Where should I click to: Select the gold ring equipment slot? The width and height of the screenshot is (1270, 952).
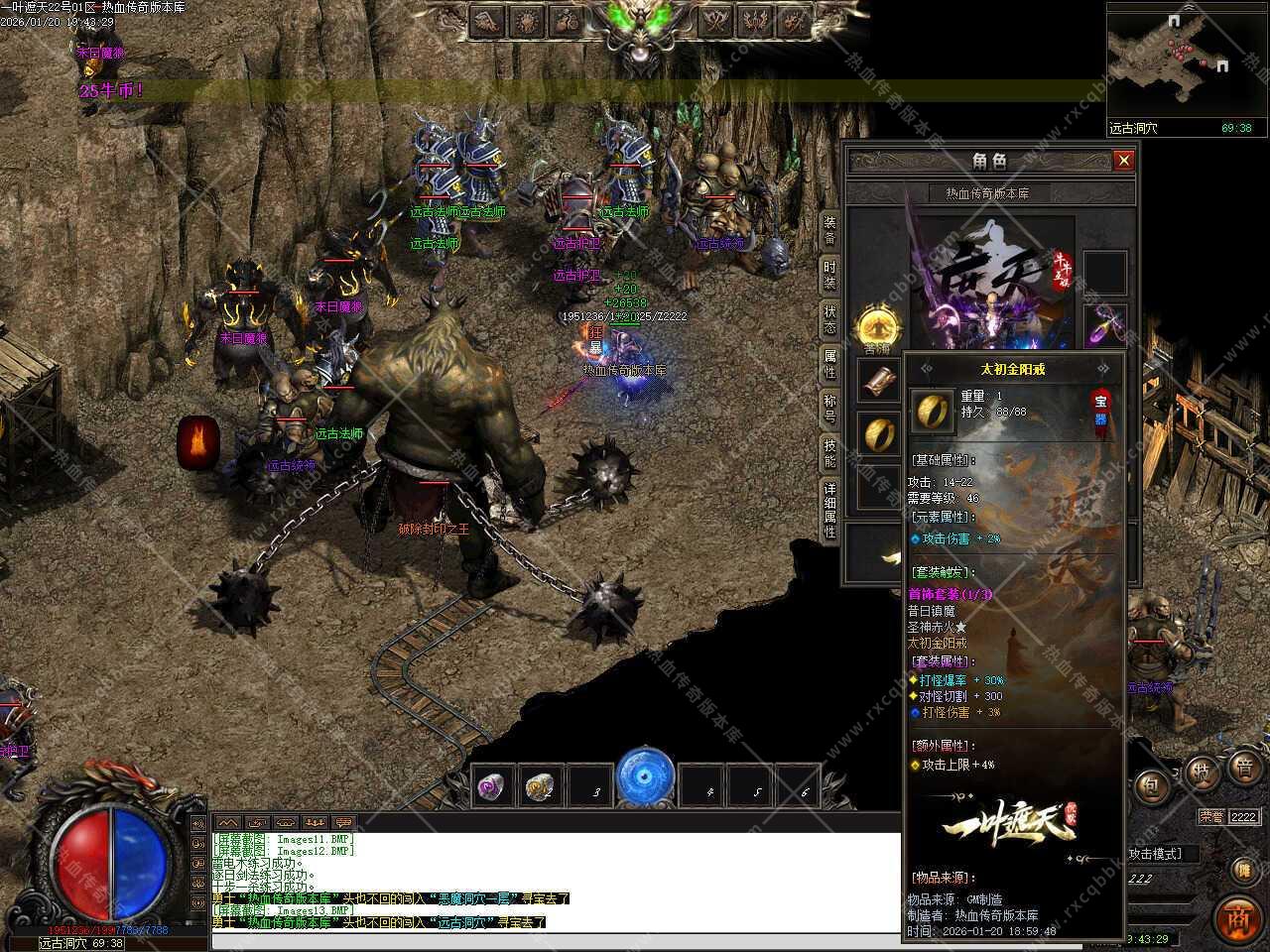(877, 433)
